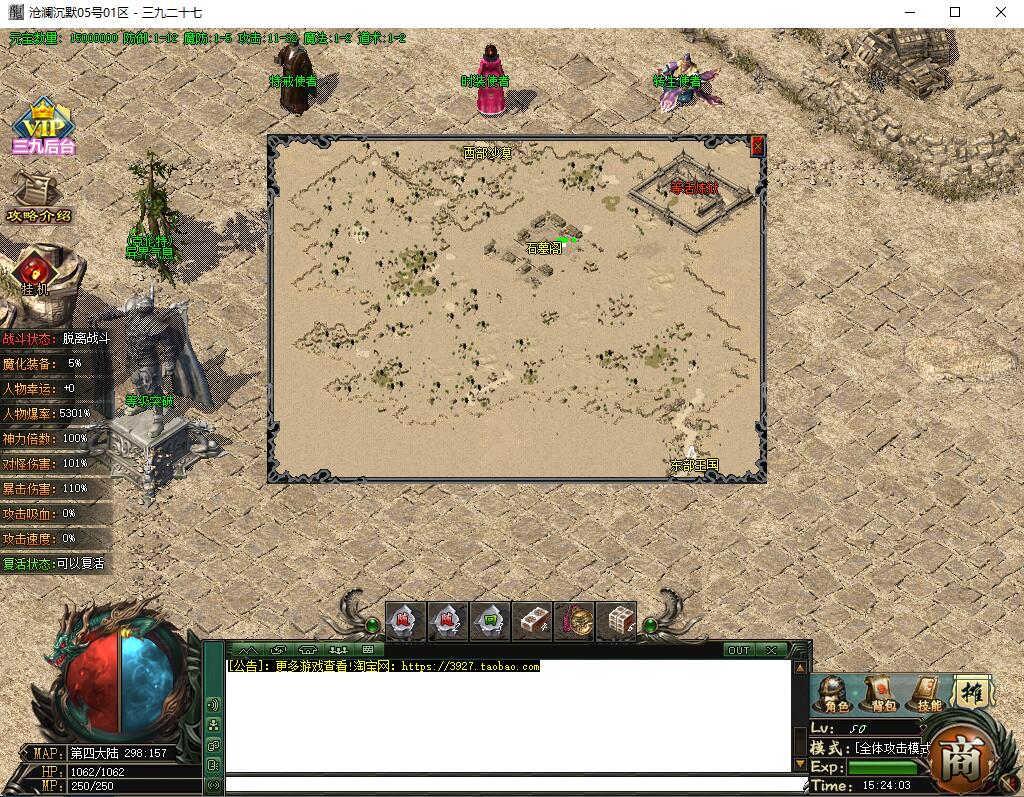
Task: Use the first red potion hotbar slot
Action: 405,622
